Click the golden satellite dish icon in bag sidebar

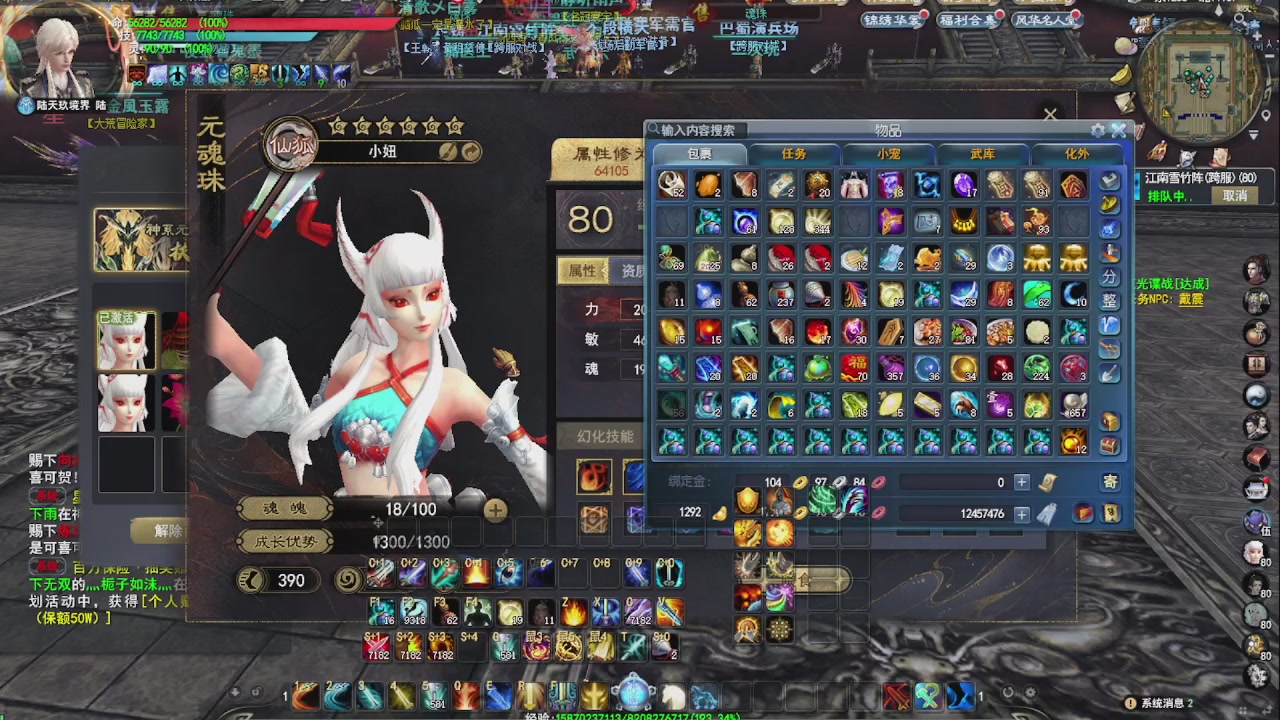[1110, 203]
